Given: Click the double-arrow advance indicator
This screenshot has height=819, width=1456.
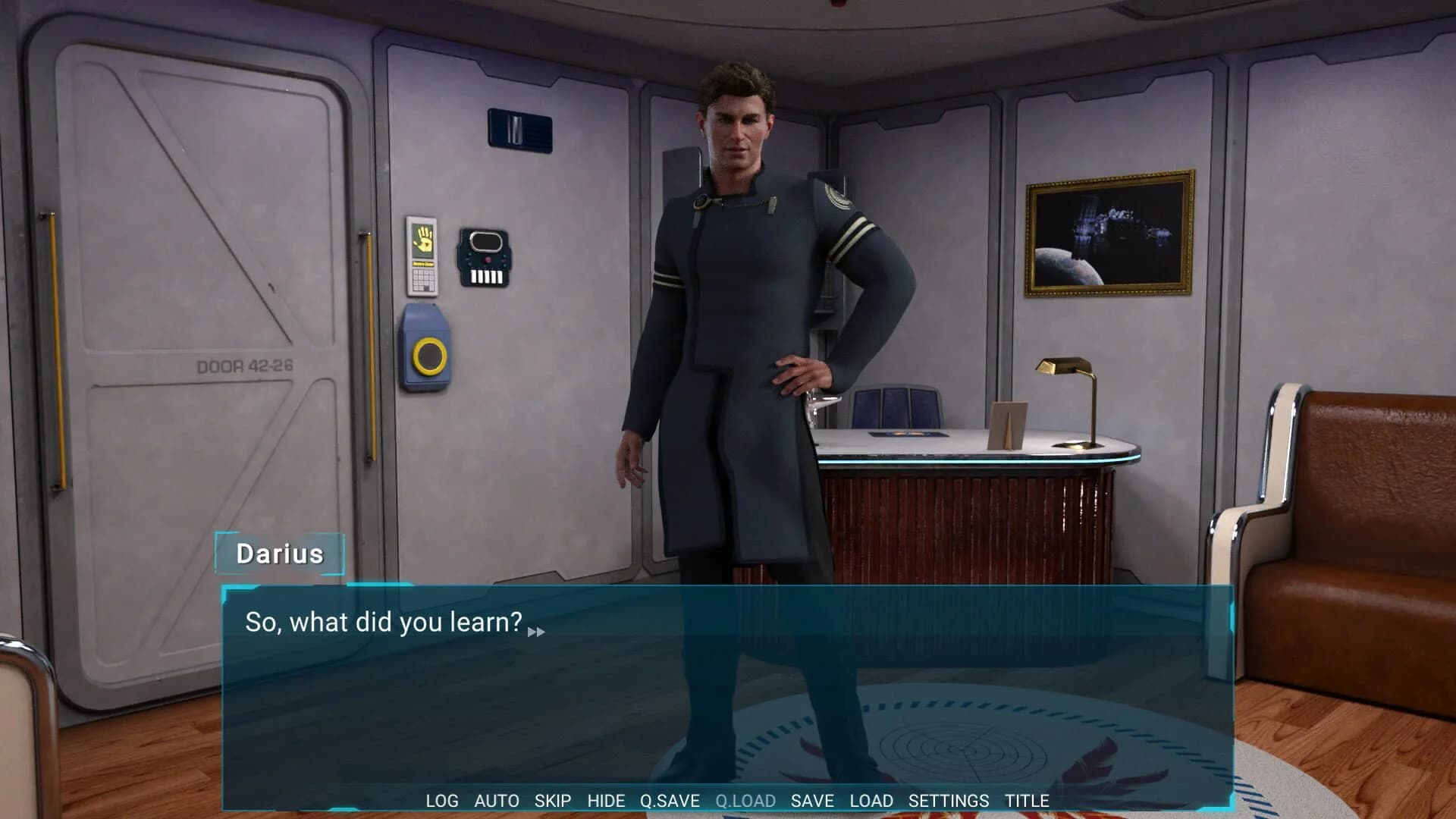Looking at the screenshot, I should tap(538, 631).
